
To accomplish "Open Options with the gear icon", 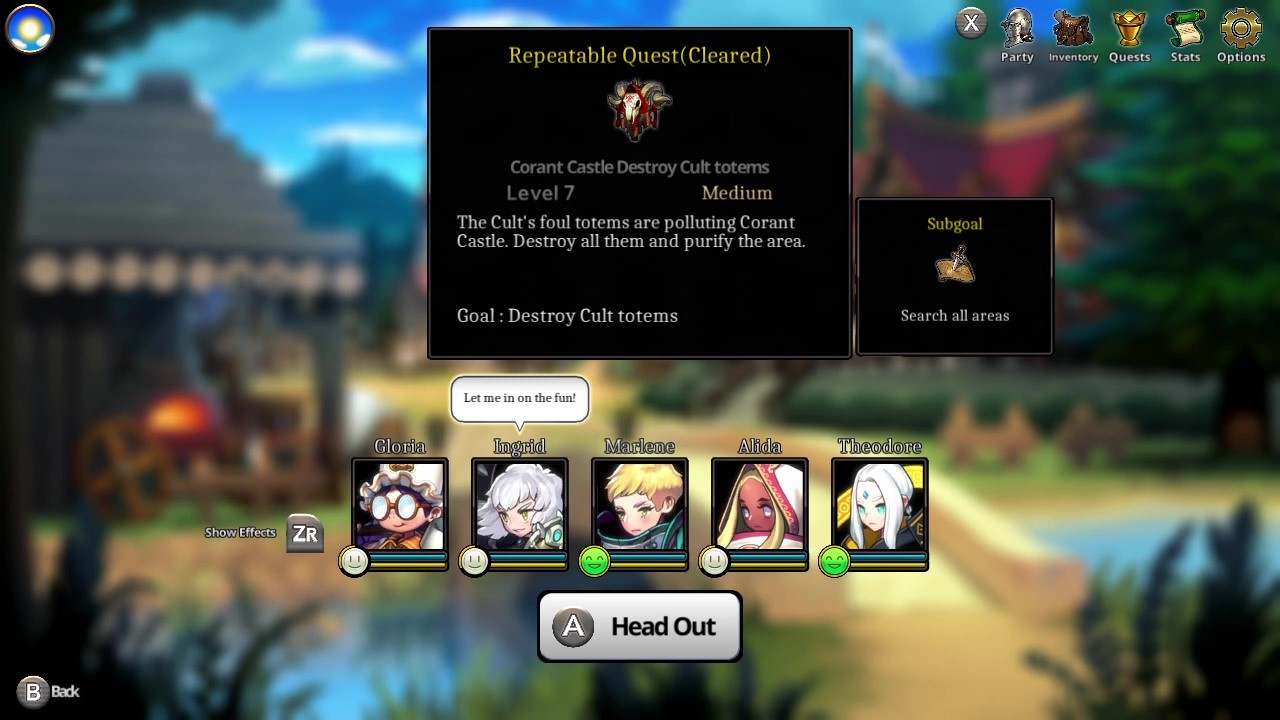I will pos(1240,30).
